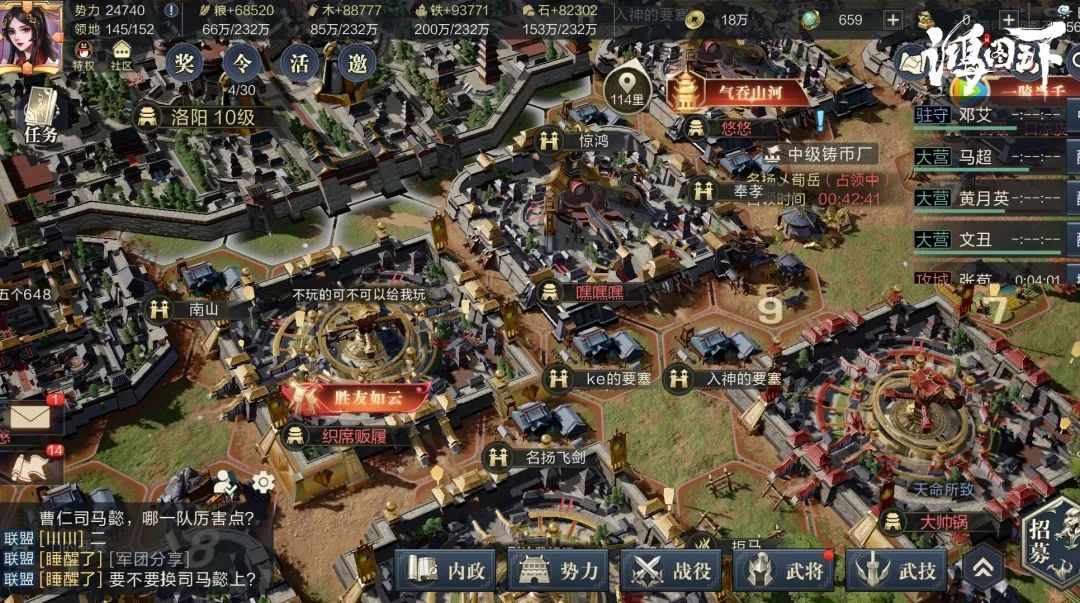Open the 社区 community icon
Image resolution: width=1080 pixels, height=603 pixels.
pyautogui.click(x=122, y=52)
